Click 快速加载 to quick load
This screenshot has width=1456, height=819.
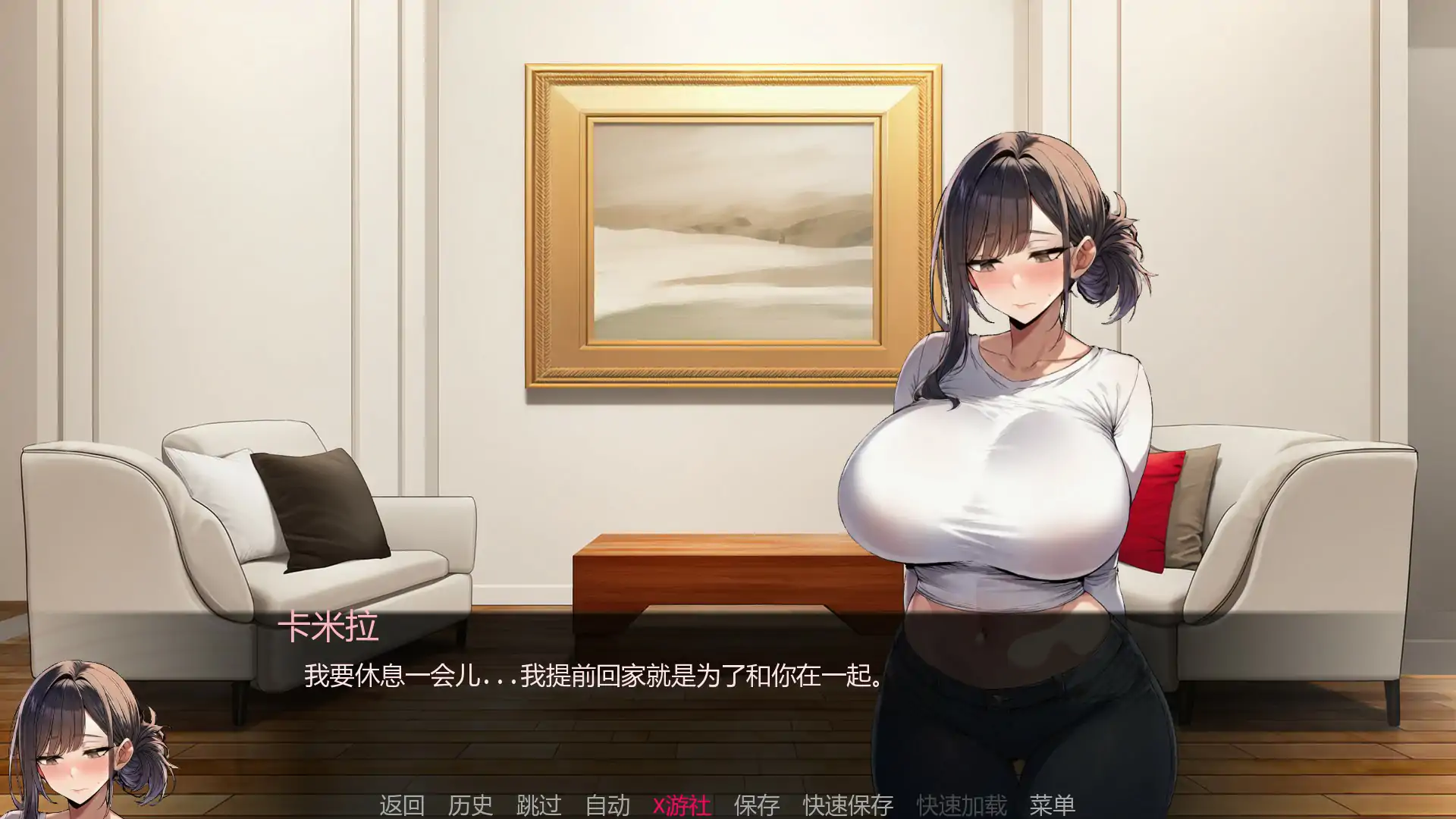[960, 806]
